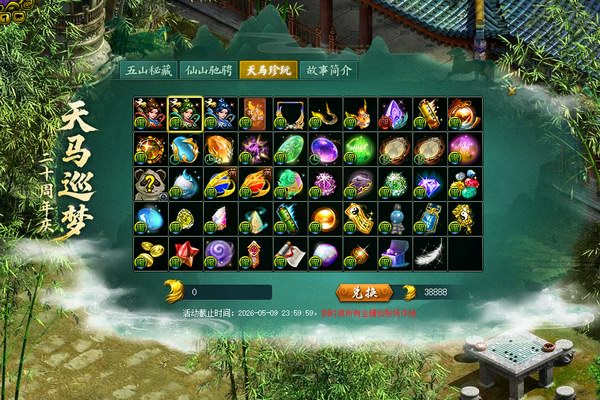Choose the red star item
The width and height of the screenshot is (600, 400).
[185, 254]
